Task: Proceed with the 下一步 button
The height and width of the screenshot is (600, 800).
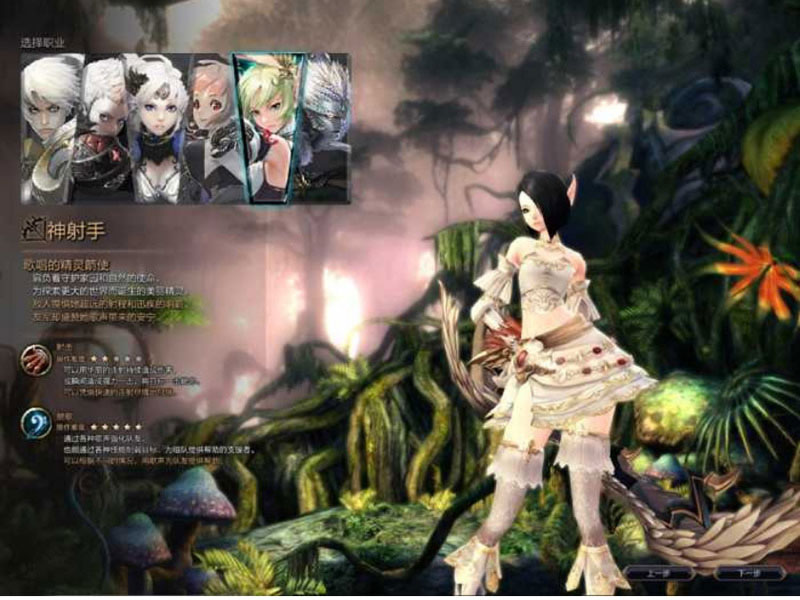Action: point(748,573)
